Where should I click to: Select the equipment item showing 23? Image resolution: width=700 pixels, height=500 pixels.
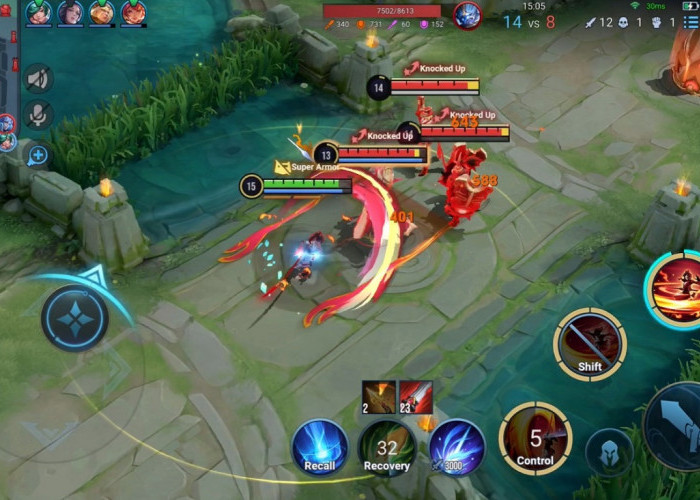tap(416, 397)
